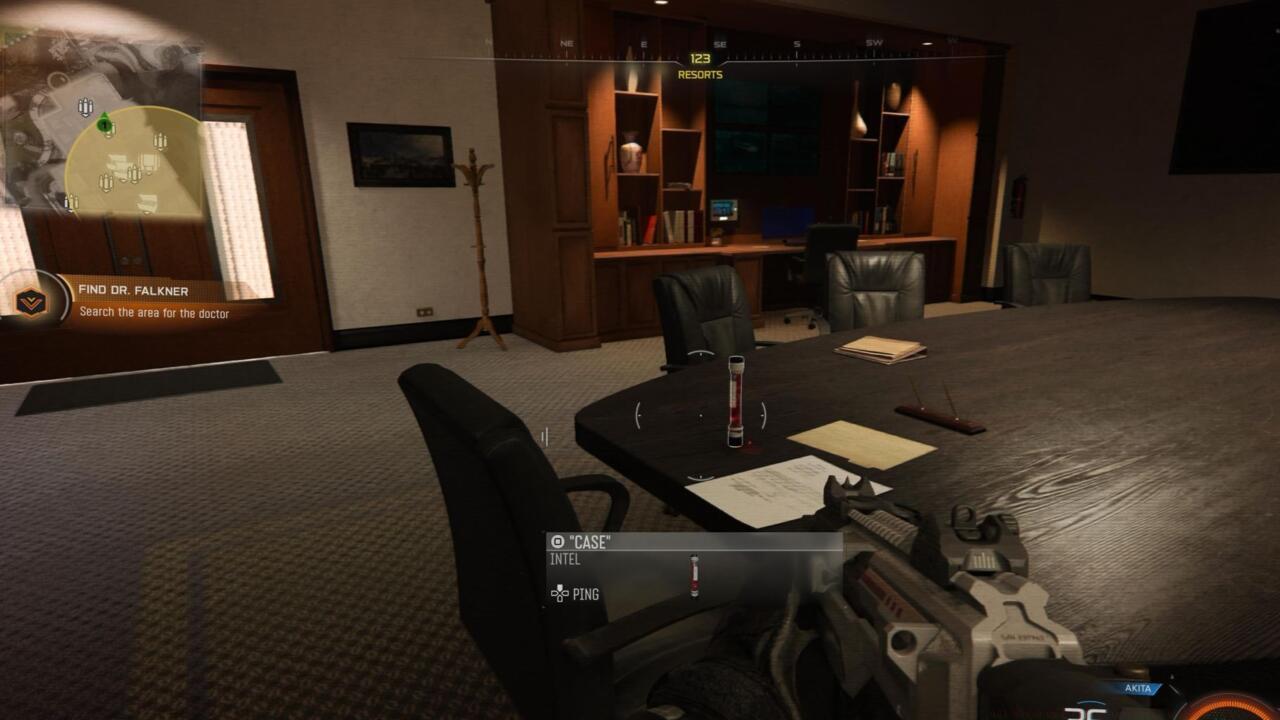This screenshot has width=1280, height=720.
Task: Click the compass direction strip at screen top
Action: pyautogui.click(x=700, y=43)
